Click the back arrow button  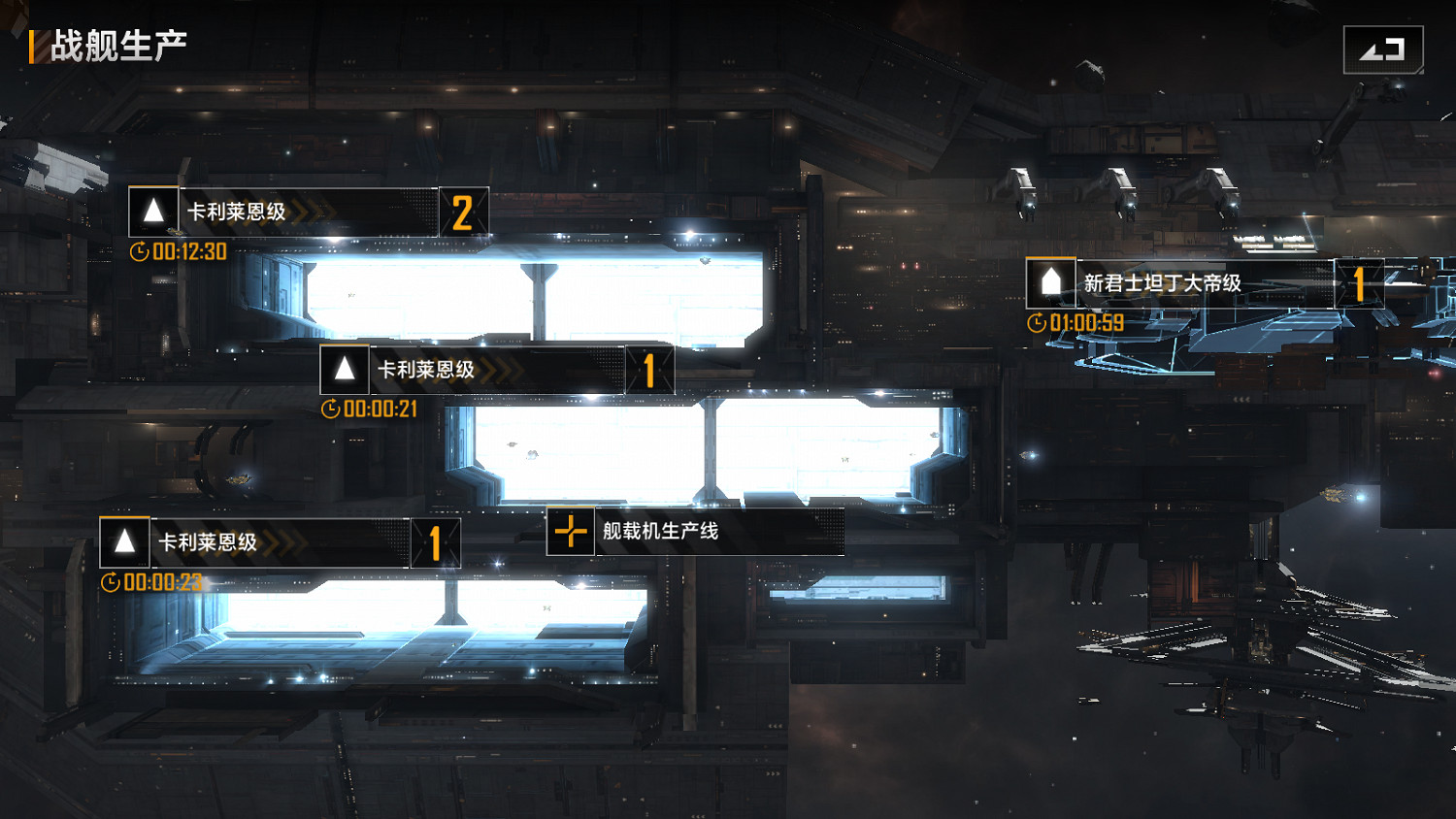coord(1382,49)
